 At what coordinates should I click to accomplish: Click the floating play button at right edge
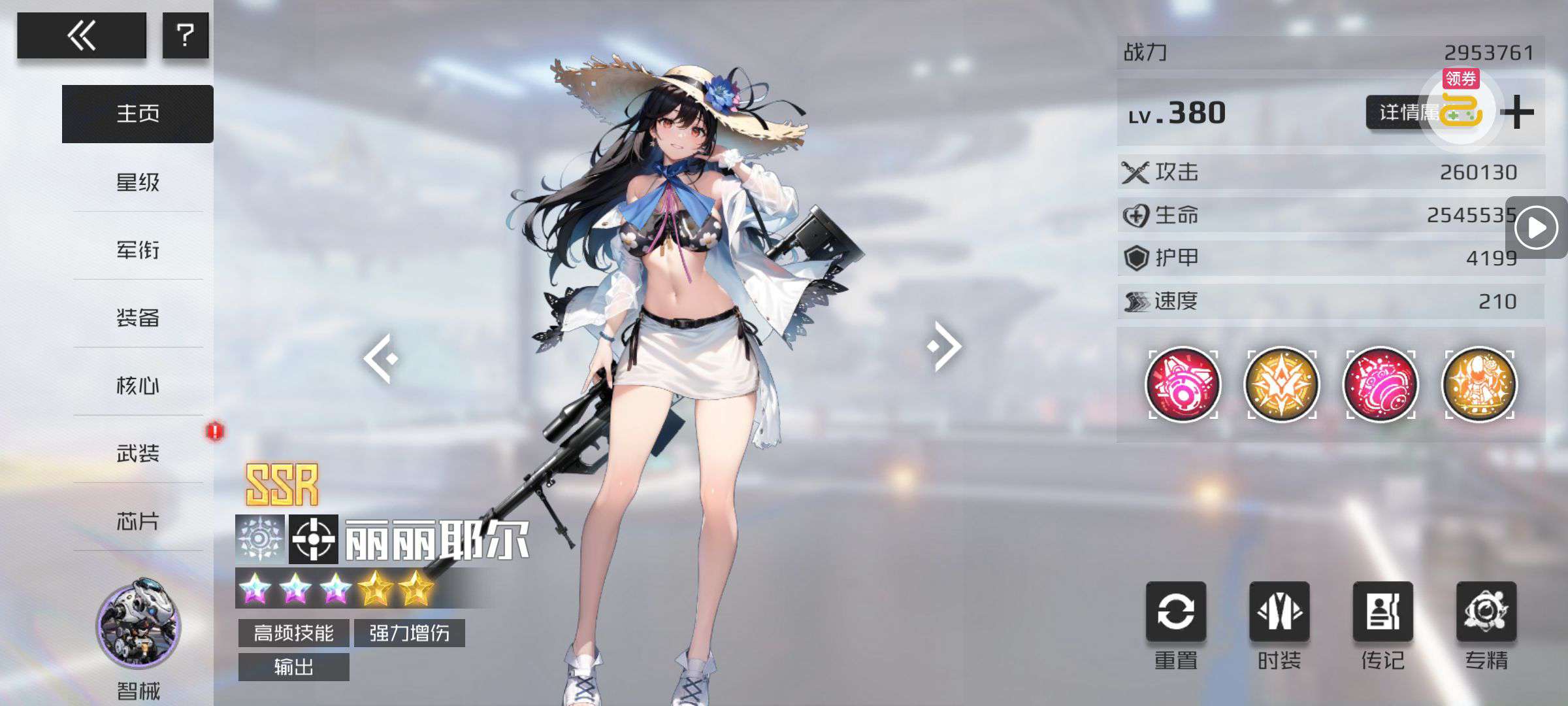pyautogui.click(x=1536, y=228)
